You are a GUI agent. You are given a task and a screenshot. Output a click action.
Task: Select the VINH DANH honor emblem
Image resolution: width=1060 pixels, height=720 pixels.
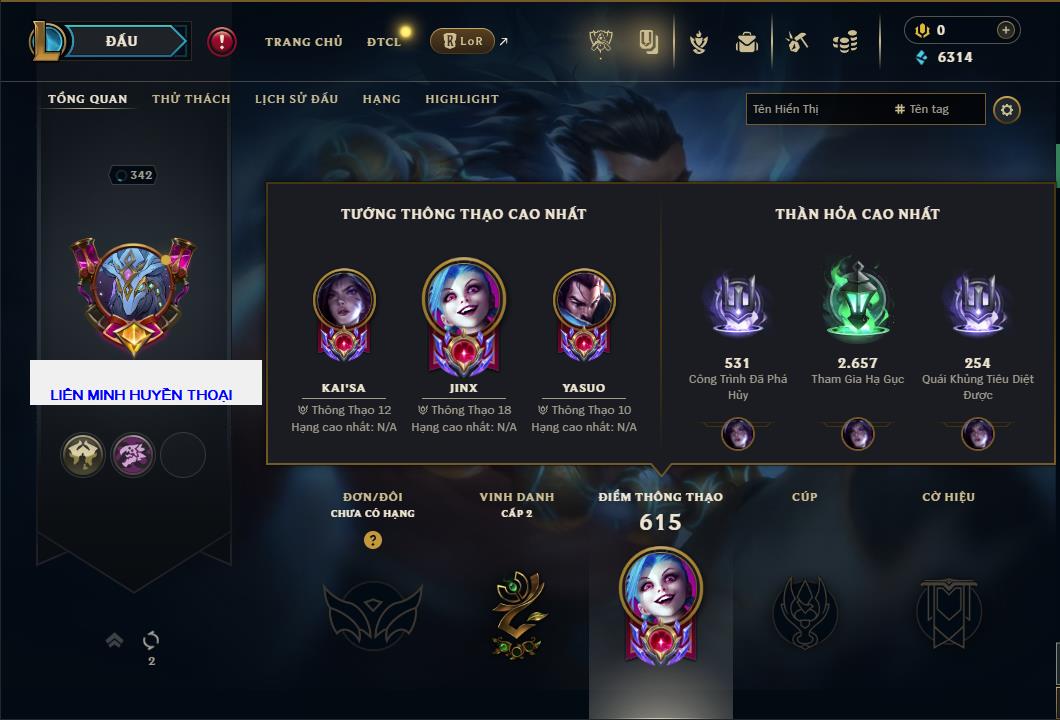(x=517, y=613)
